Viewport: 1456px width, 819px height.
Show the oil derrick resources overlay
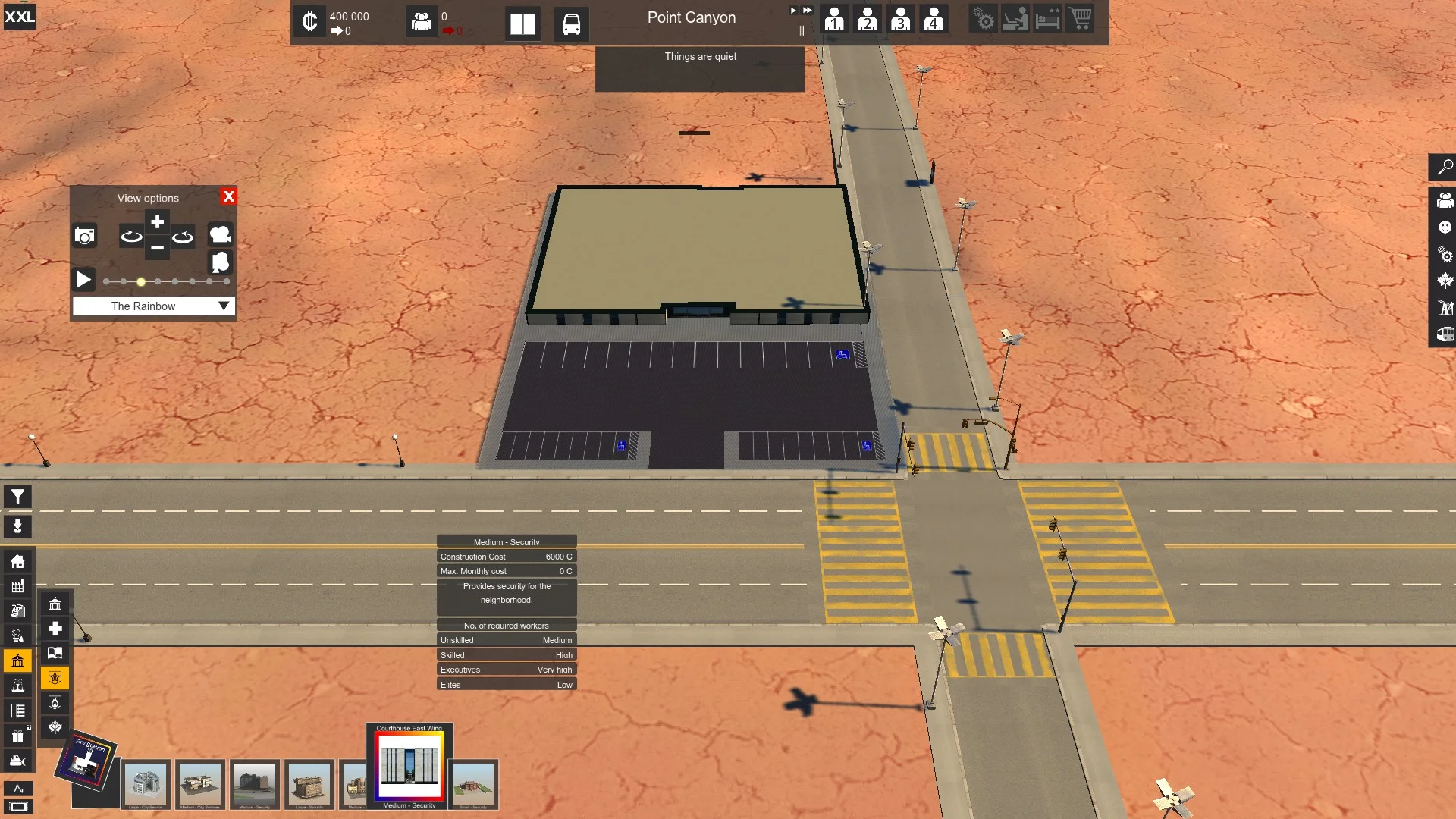[x=1445, y=308]
